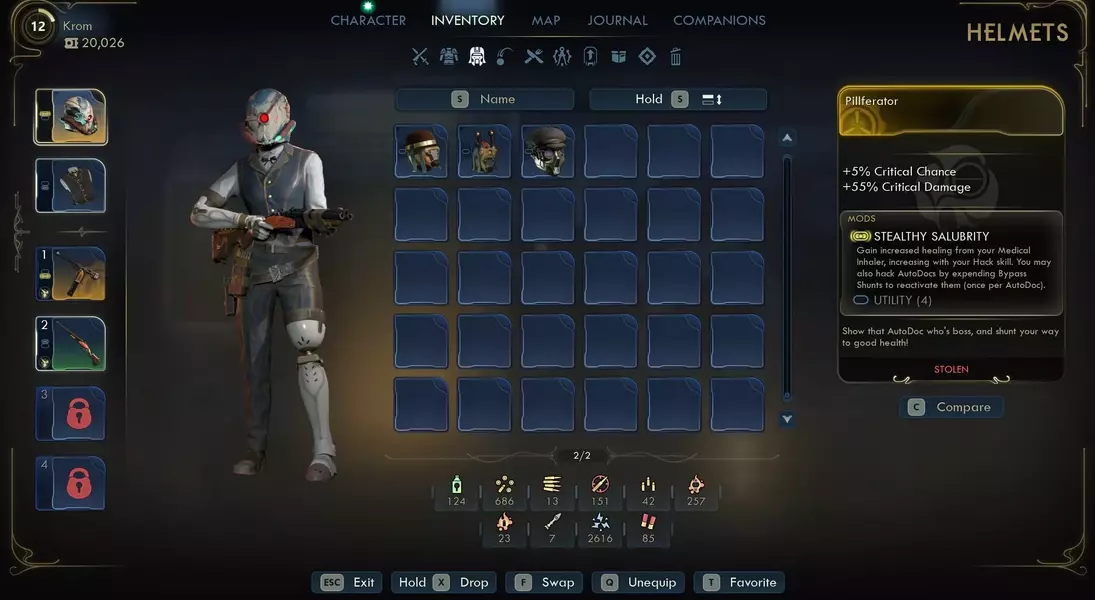Go to the Journal tab
The image size is (1095, 600).
pos(617,20)
